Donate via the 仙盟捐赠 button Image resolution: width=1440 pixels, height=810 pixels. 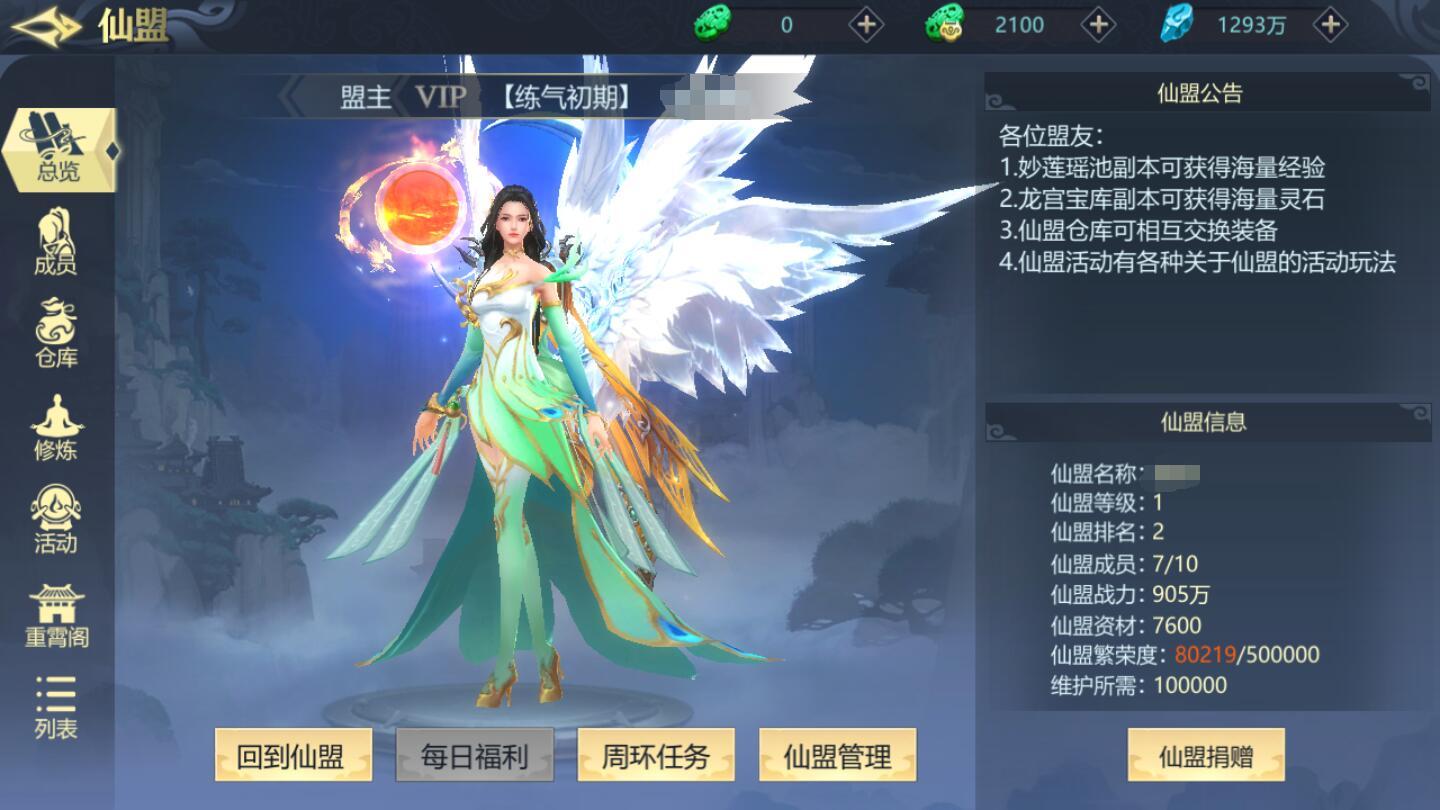1206,755
